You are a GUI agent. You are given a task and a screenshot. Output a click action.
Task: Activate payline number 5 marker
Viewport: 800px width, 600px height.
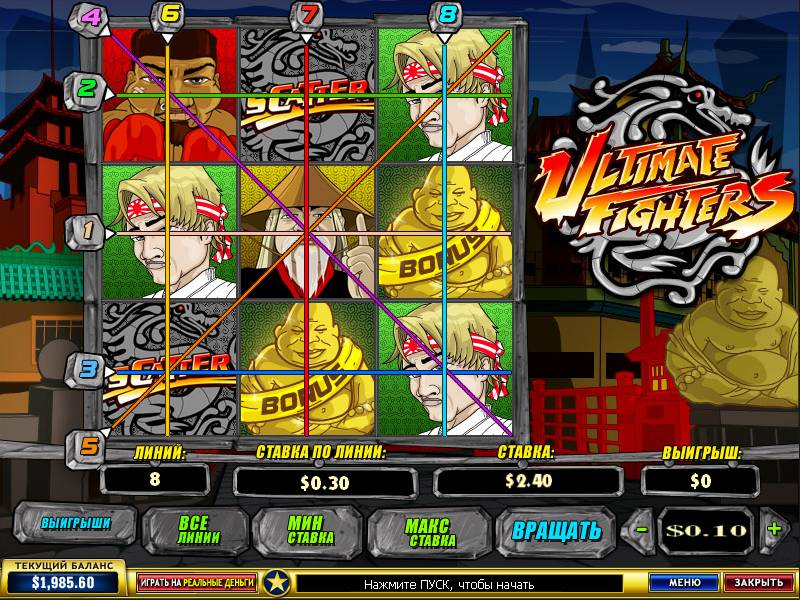click(x=87, y=446)
